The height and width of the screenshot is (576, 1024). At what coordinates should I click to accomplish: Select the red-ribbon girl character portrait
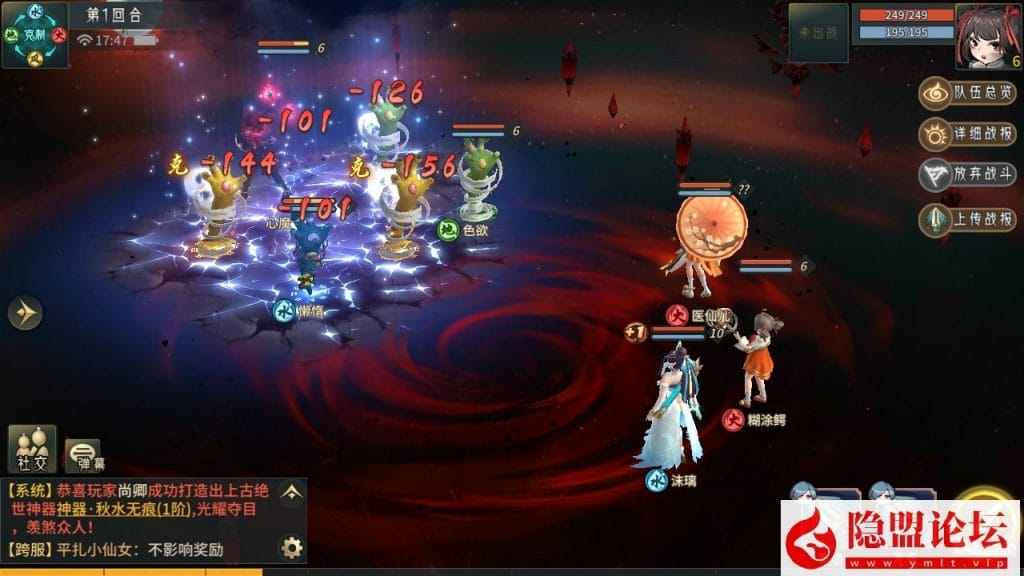[x=987, y=35]
